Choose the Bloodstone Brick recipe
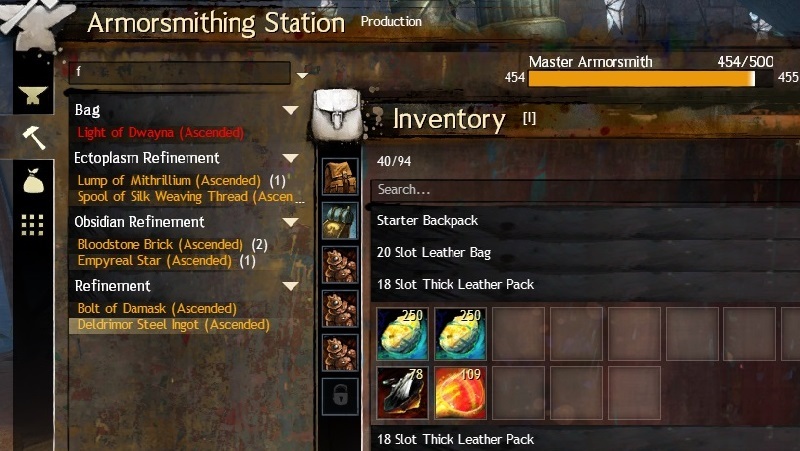The image size is (800, 451). point(160,245)
